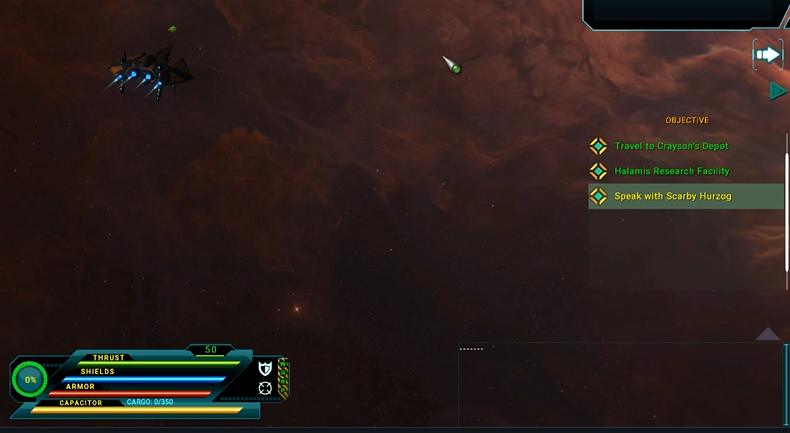Engage the WARP button

click(283, 379)
